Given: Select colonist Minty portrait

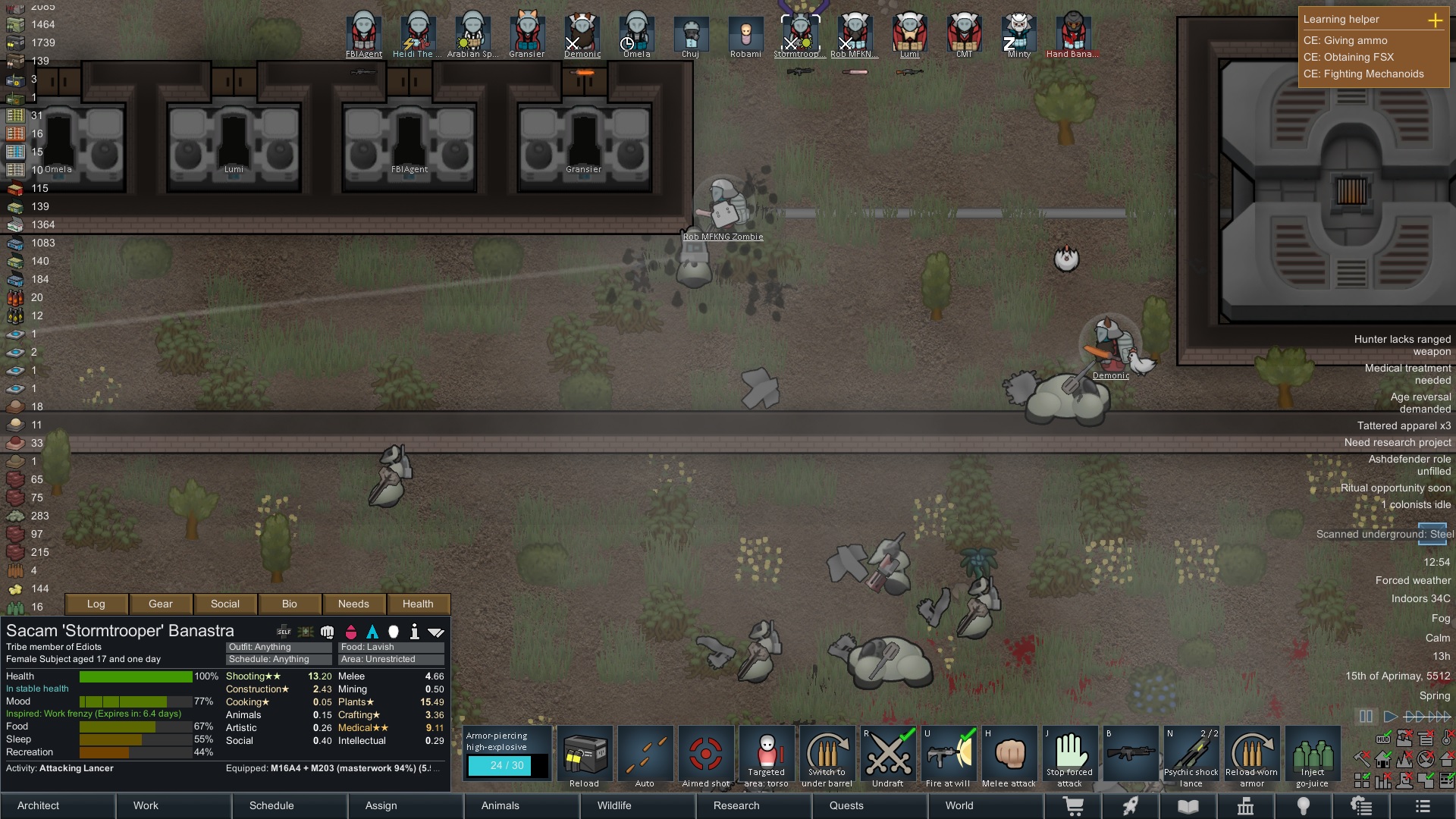Looking at the screenshot, I should 1018,34.
